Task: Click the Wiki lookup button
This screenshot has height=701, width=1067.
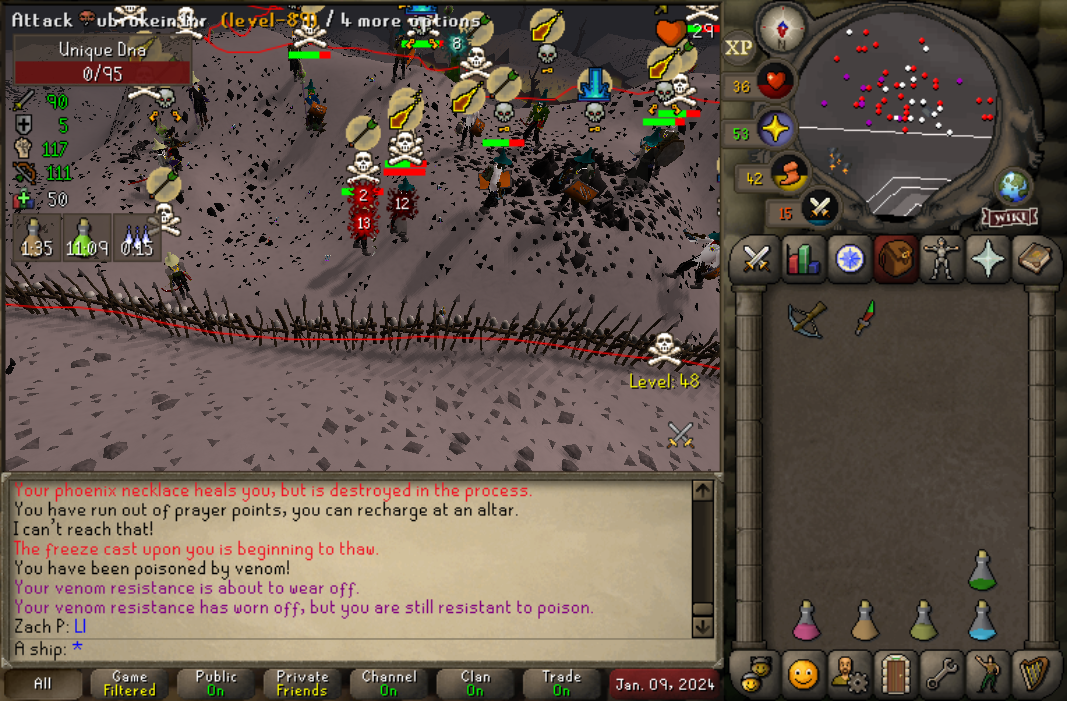Action: click(1011, 217)
